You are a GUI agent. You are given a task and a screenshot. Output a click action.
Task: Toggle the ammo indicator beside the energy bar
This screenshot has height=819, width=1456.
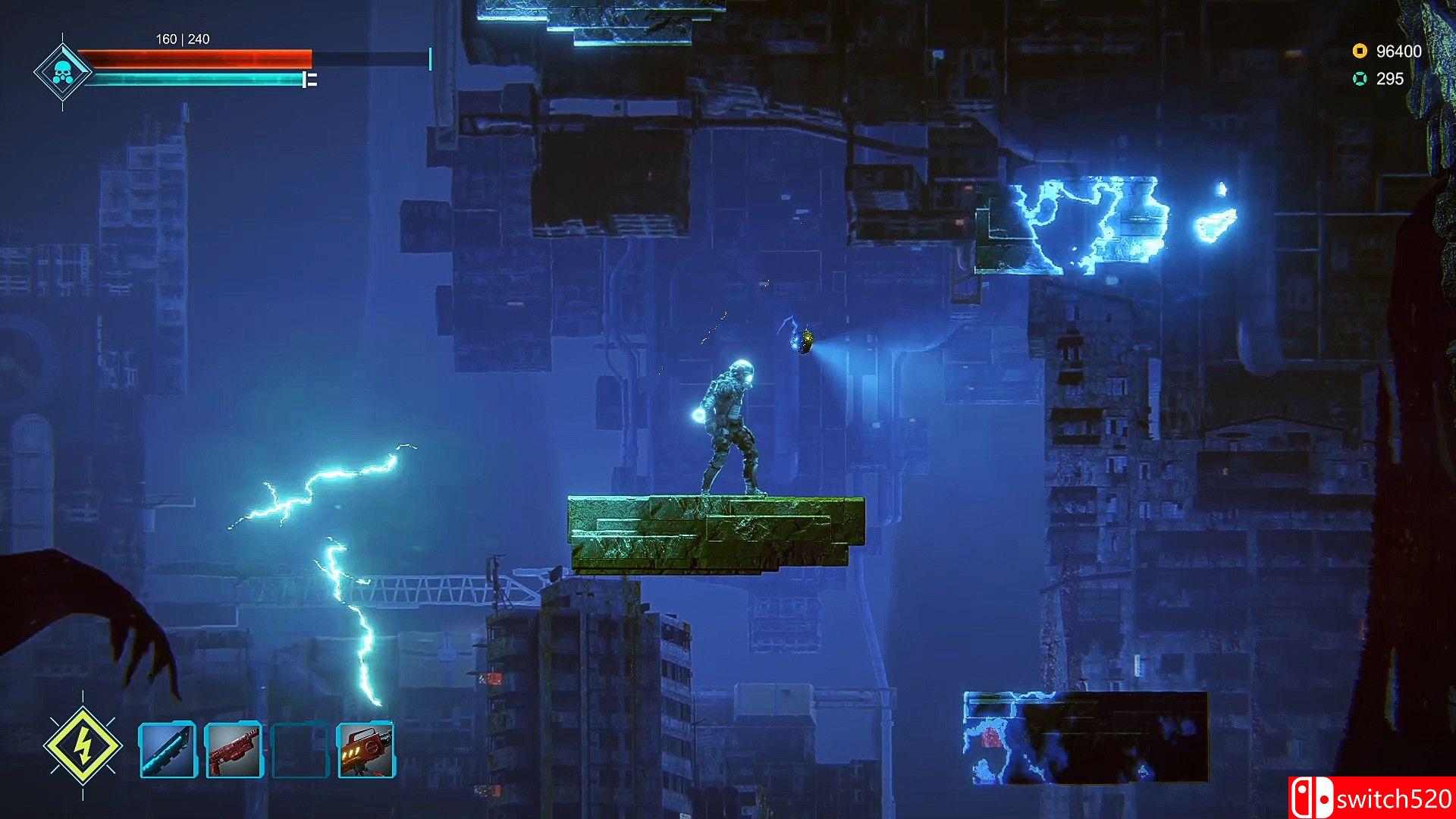pos(310,80)
